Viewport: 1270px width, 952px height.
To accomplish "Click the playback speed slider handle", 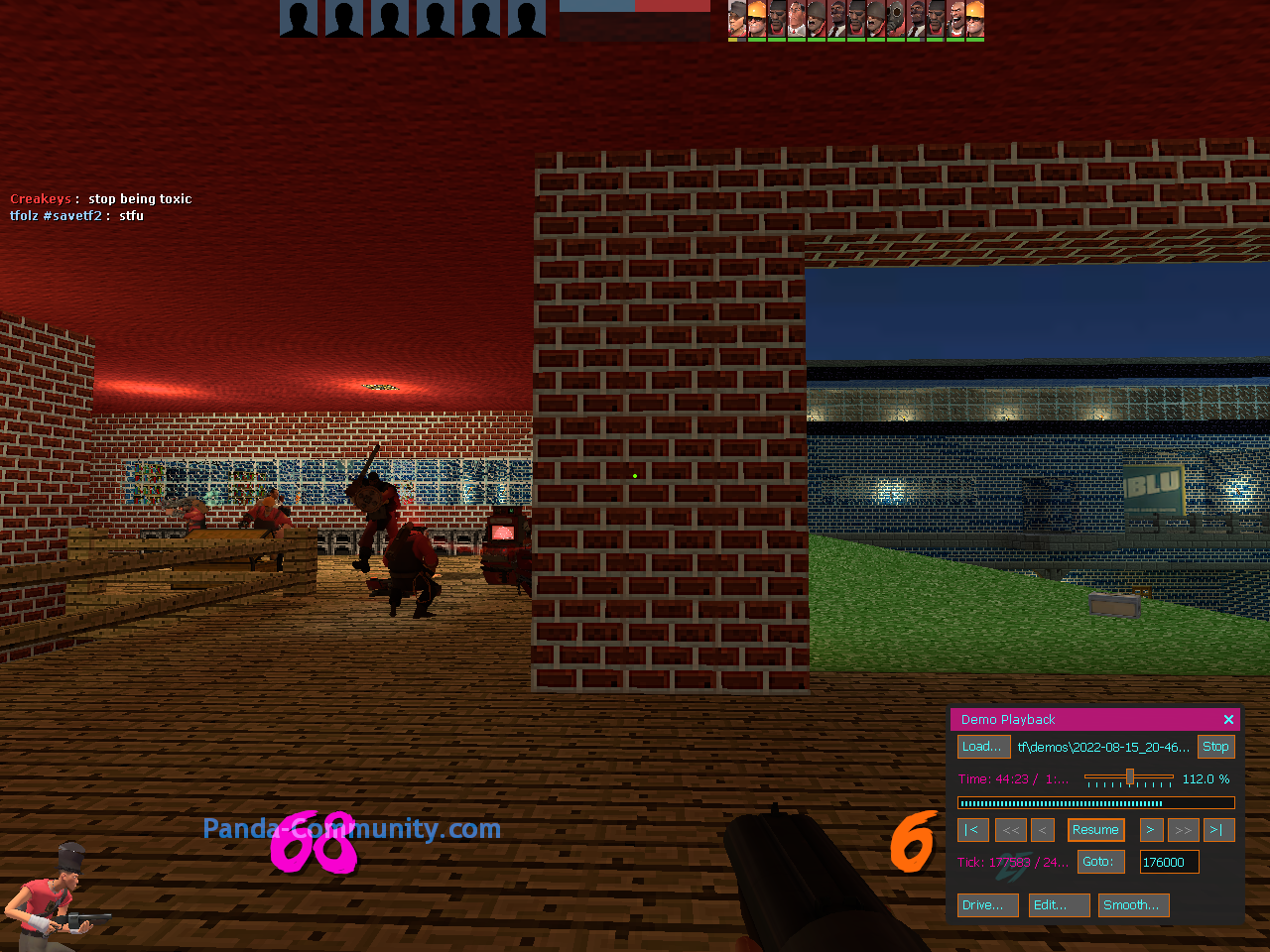I will point(1129,777).
